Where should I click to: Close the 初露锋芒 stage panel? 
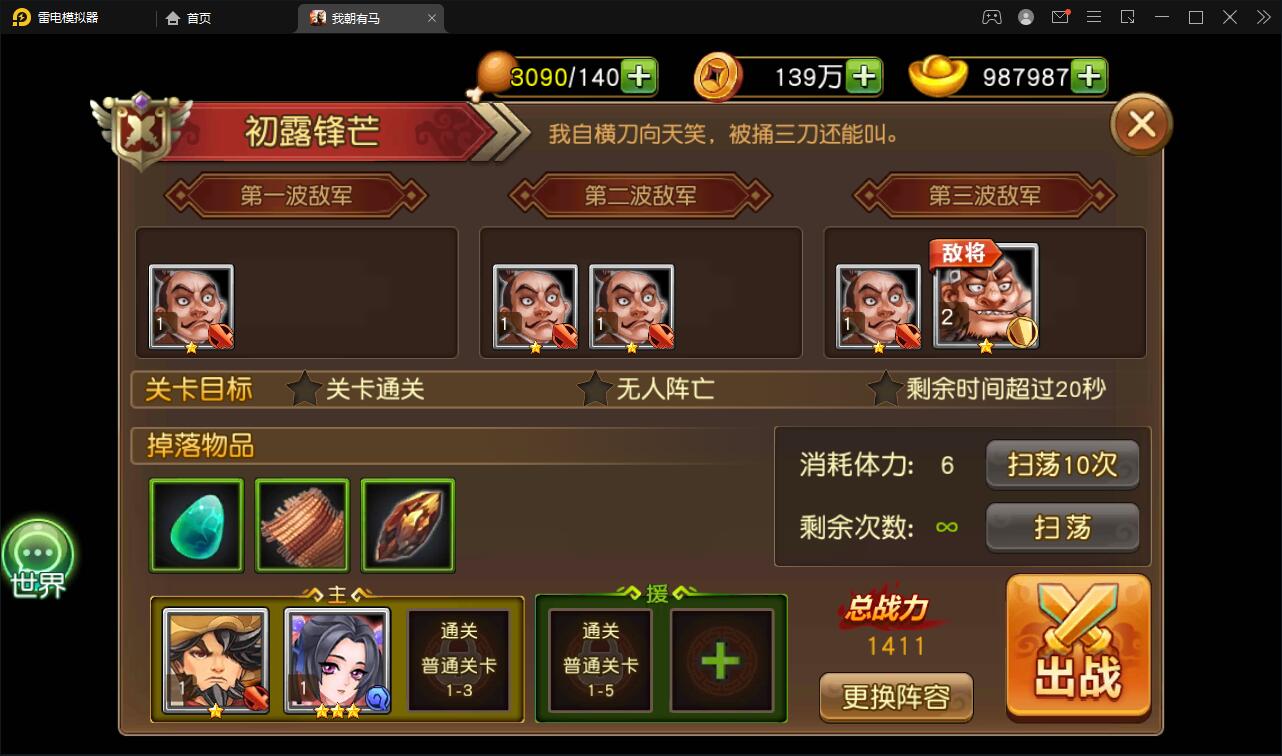1139,123
